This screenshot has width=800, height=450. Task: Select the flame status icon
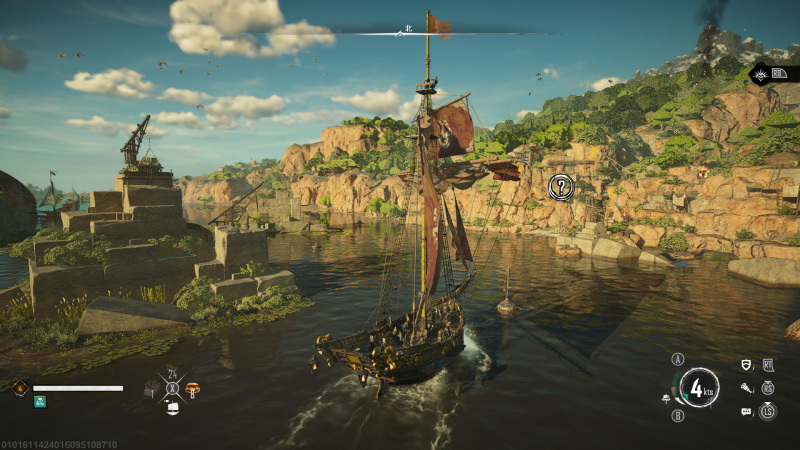19,388
